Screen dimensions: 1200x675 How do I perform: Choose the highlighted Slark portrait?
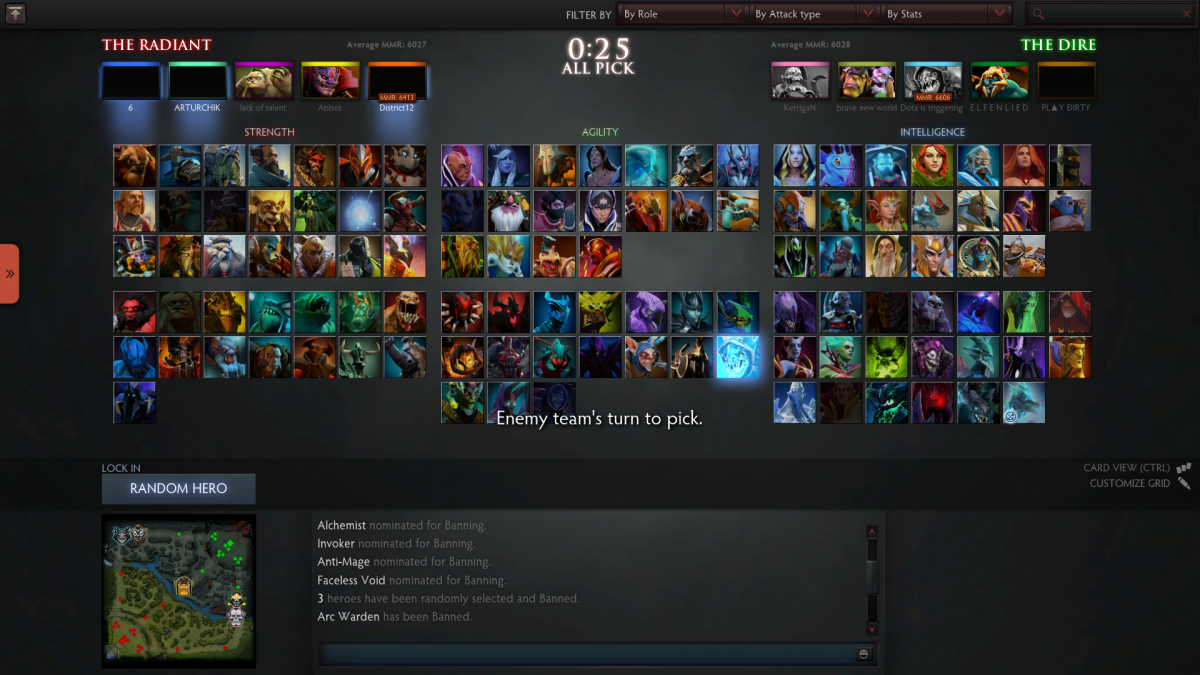click(x=738, y=357)
